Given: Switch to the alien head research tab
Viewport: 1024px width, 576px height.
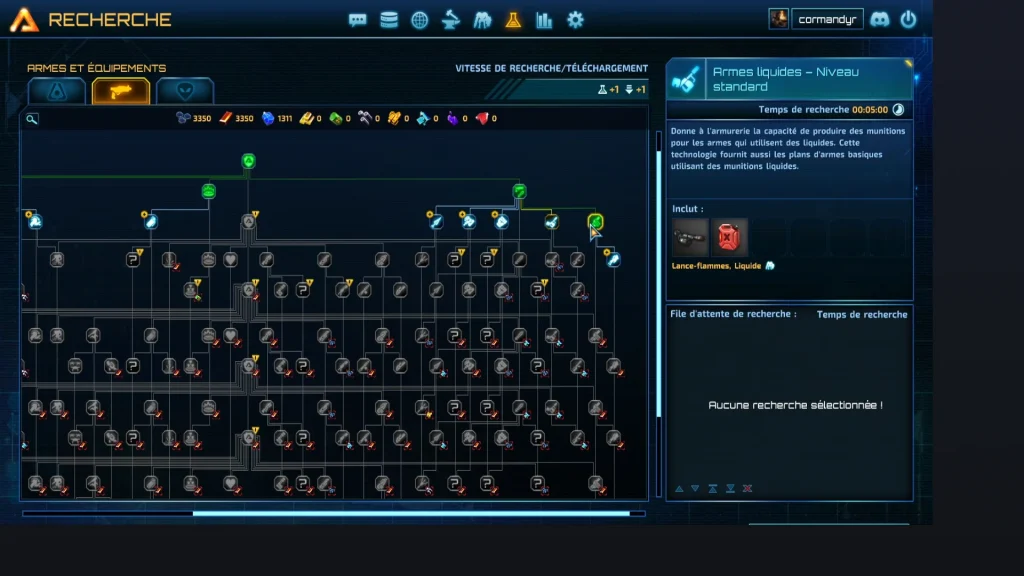Looking at the screenshot, I should tap(185, 91).
